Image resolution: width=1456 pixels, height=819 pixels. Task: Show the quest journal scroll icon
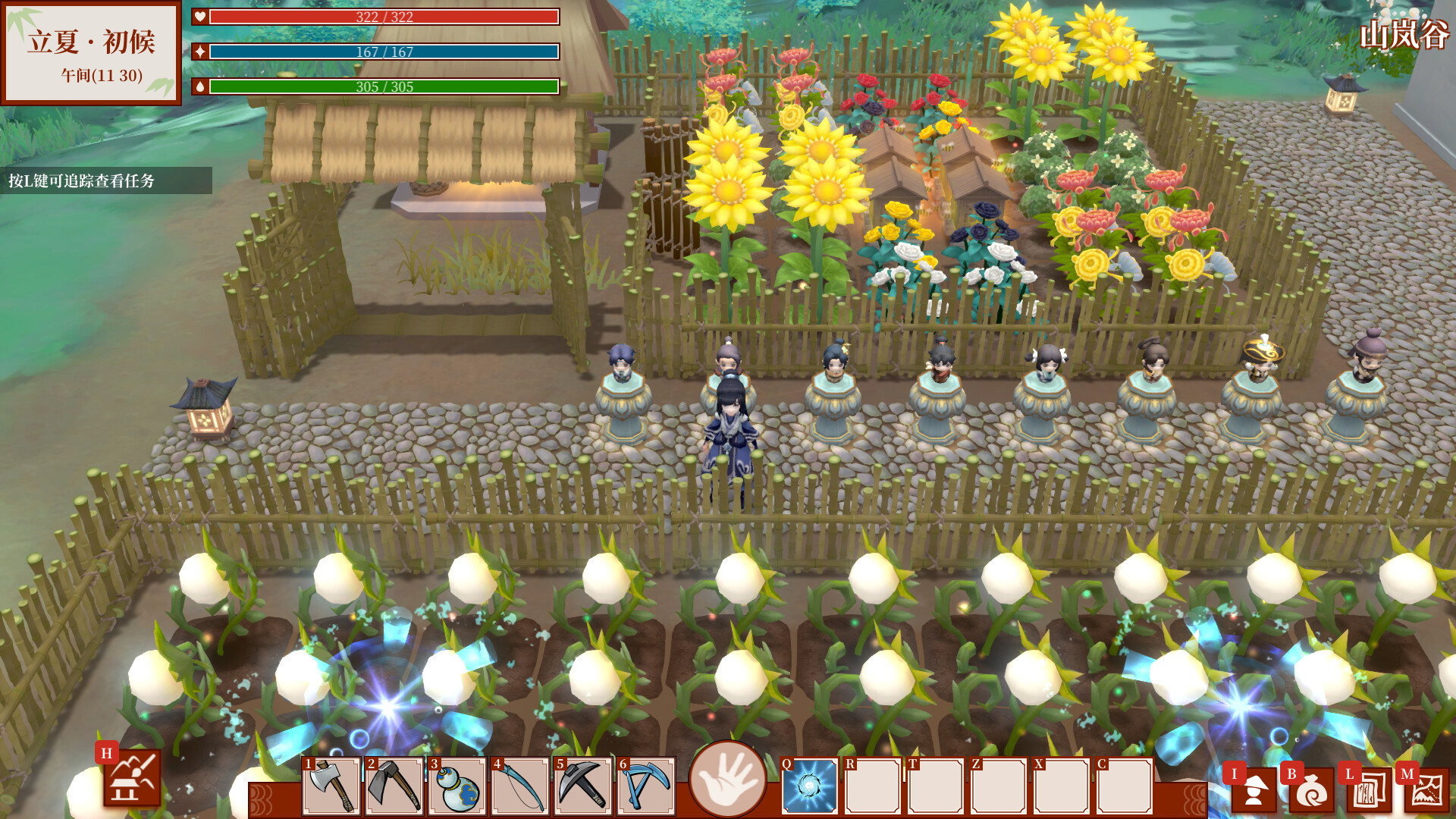pos(1370,790)
